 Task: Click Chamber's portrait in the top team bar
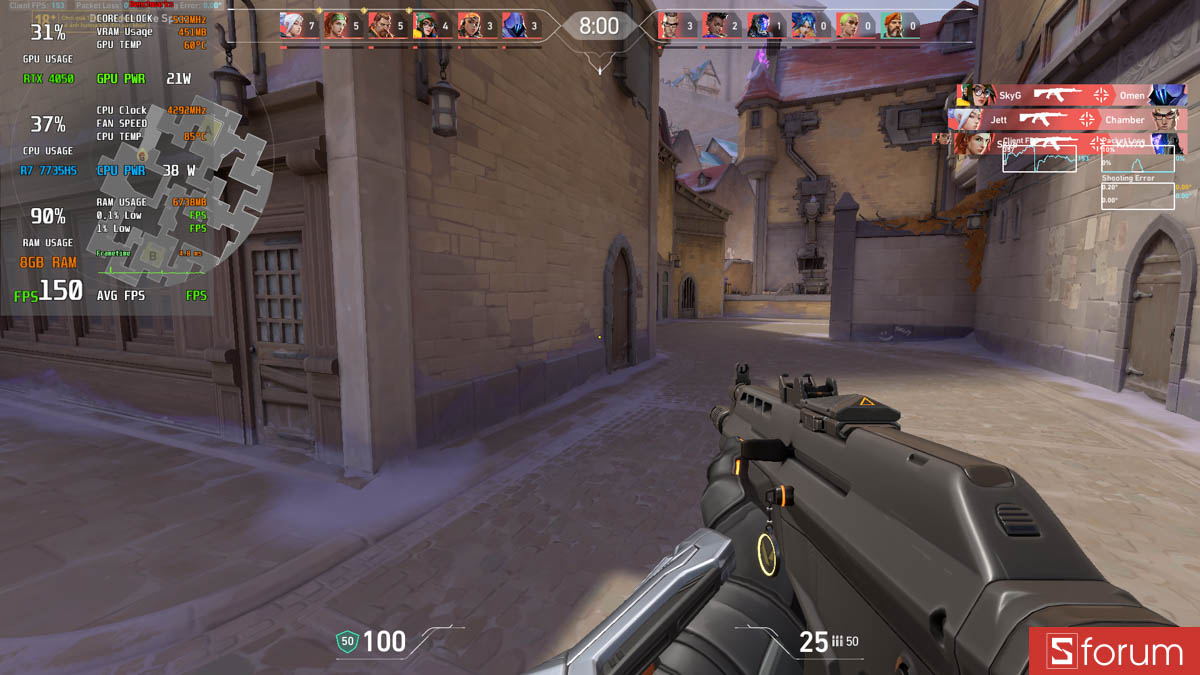click(x=670, y=24)
